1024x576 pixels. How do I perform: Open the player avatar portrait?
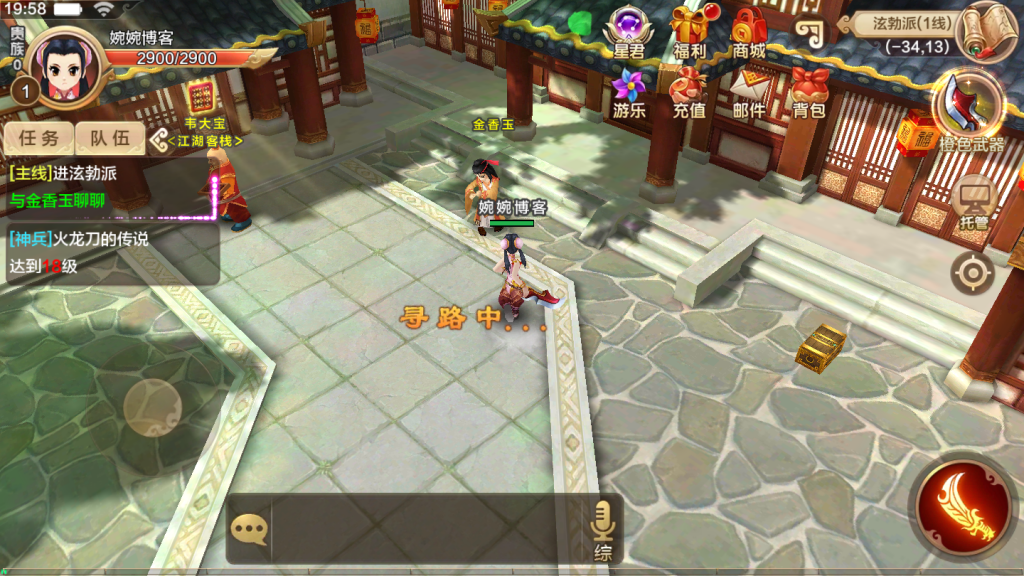pos(64,62)
